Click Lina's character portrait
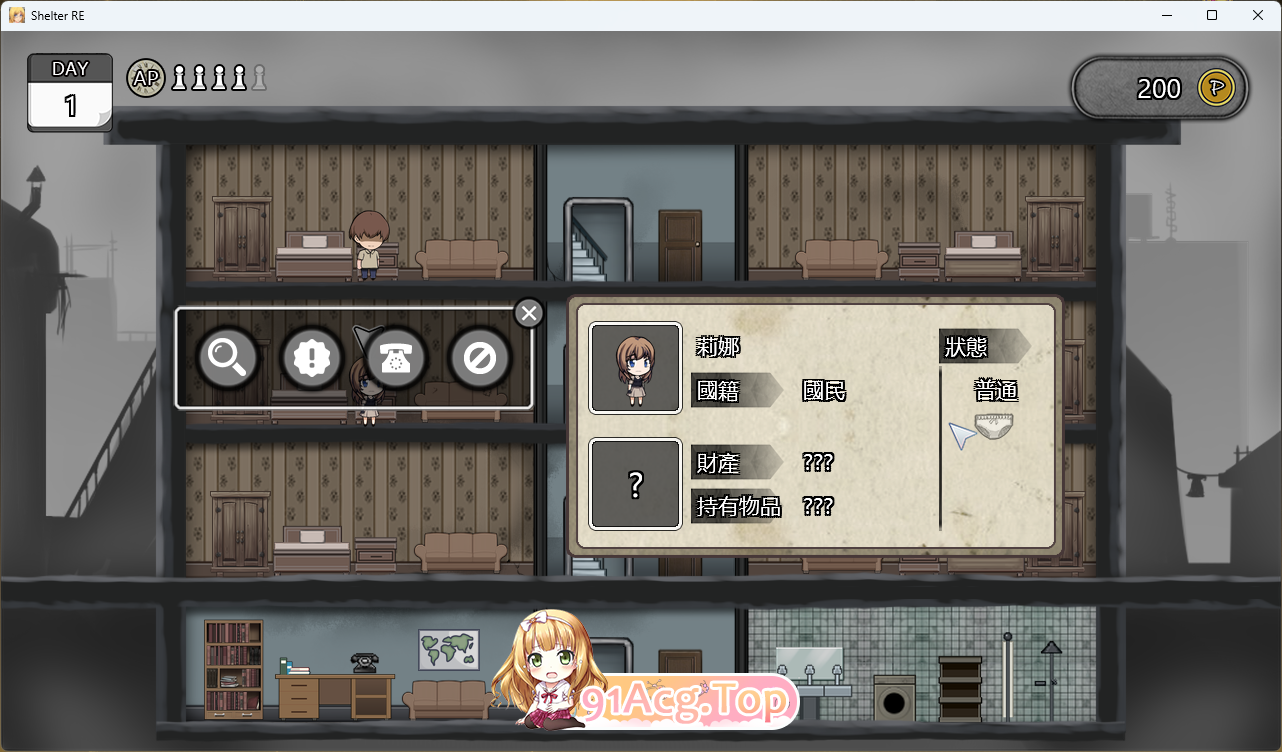1282x752 pixels. (635, 367)
